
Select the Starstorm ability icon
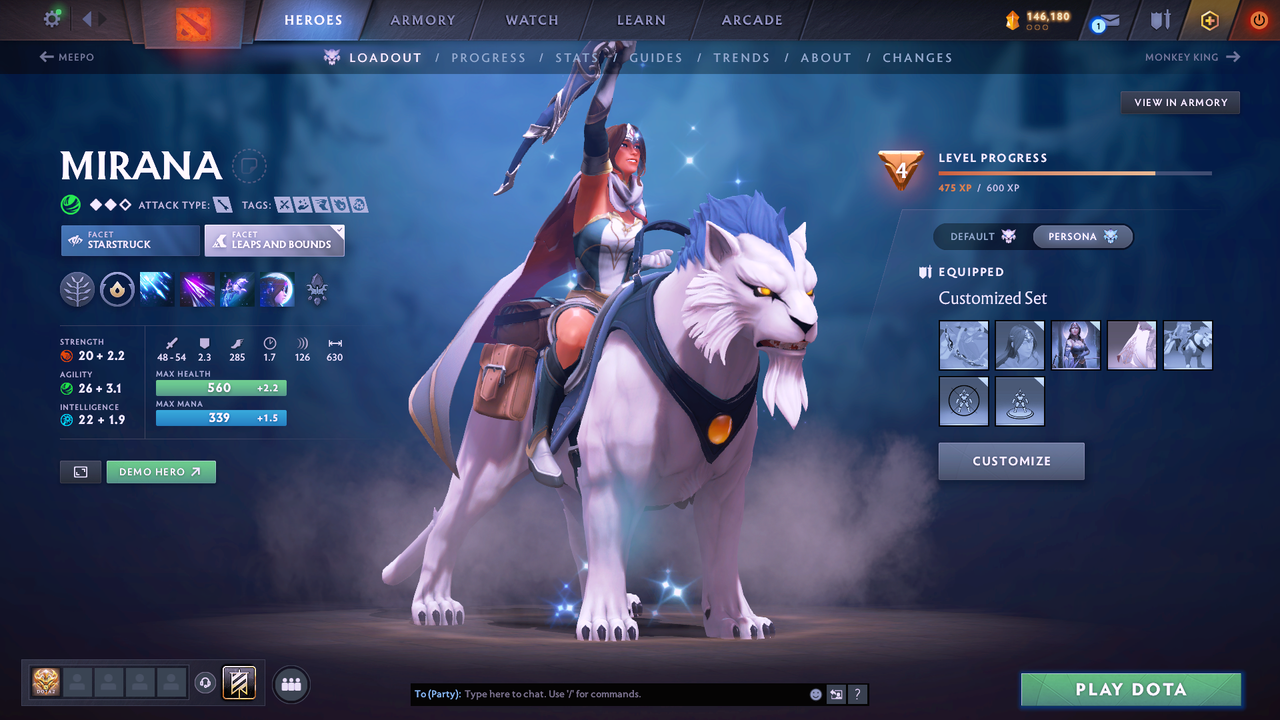[156, 290]
